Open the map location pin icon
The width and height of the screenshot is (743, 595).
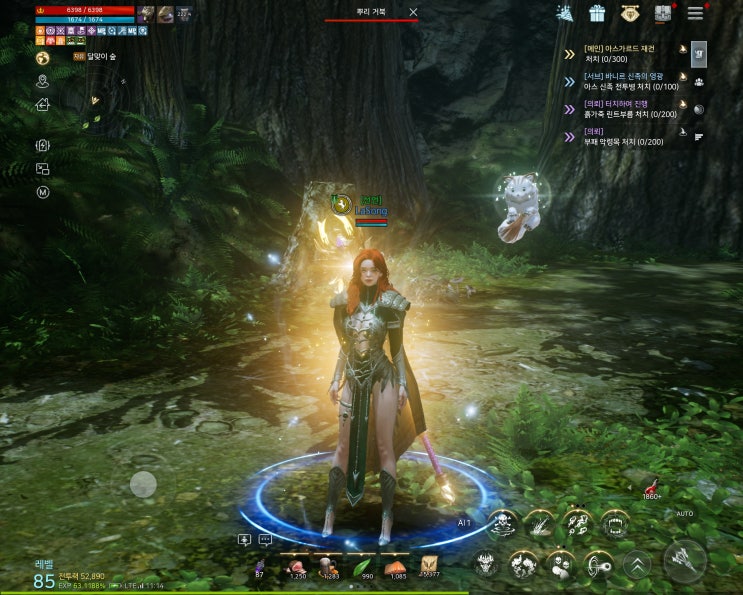tap(43, 81)
